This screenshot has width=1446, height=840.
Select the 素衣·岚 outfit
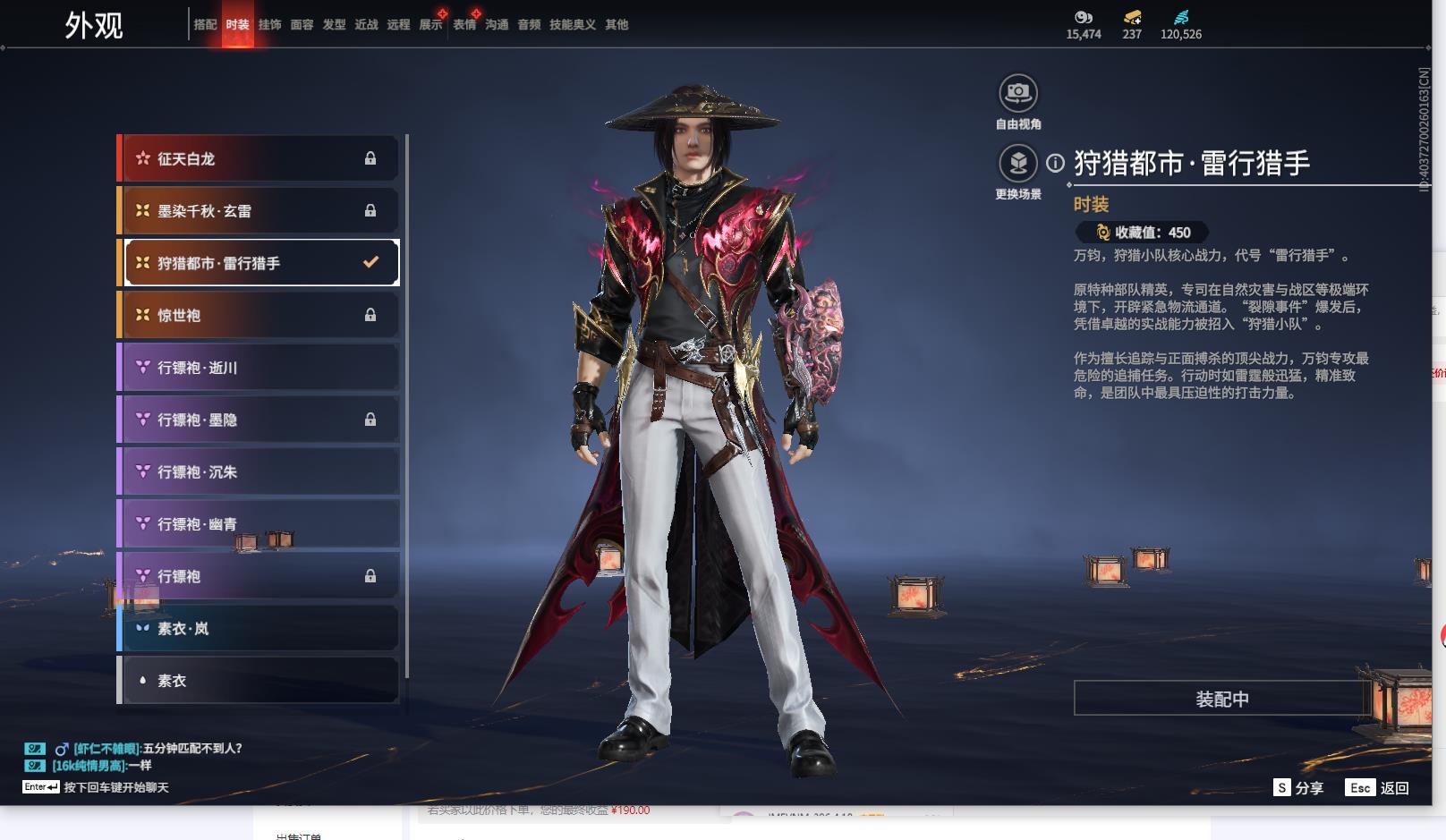pyautogui.click(x=259, y=629)
